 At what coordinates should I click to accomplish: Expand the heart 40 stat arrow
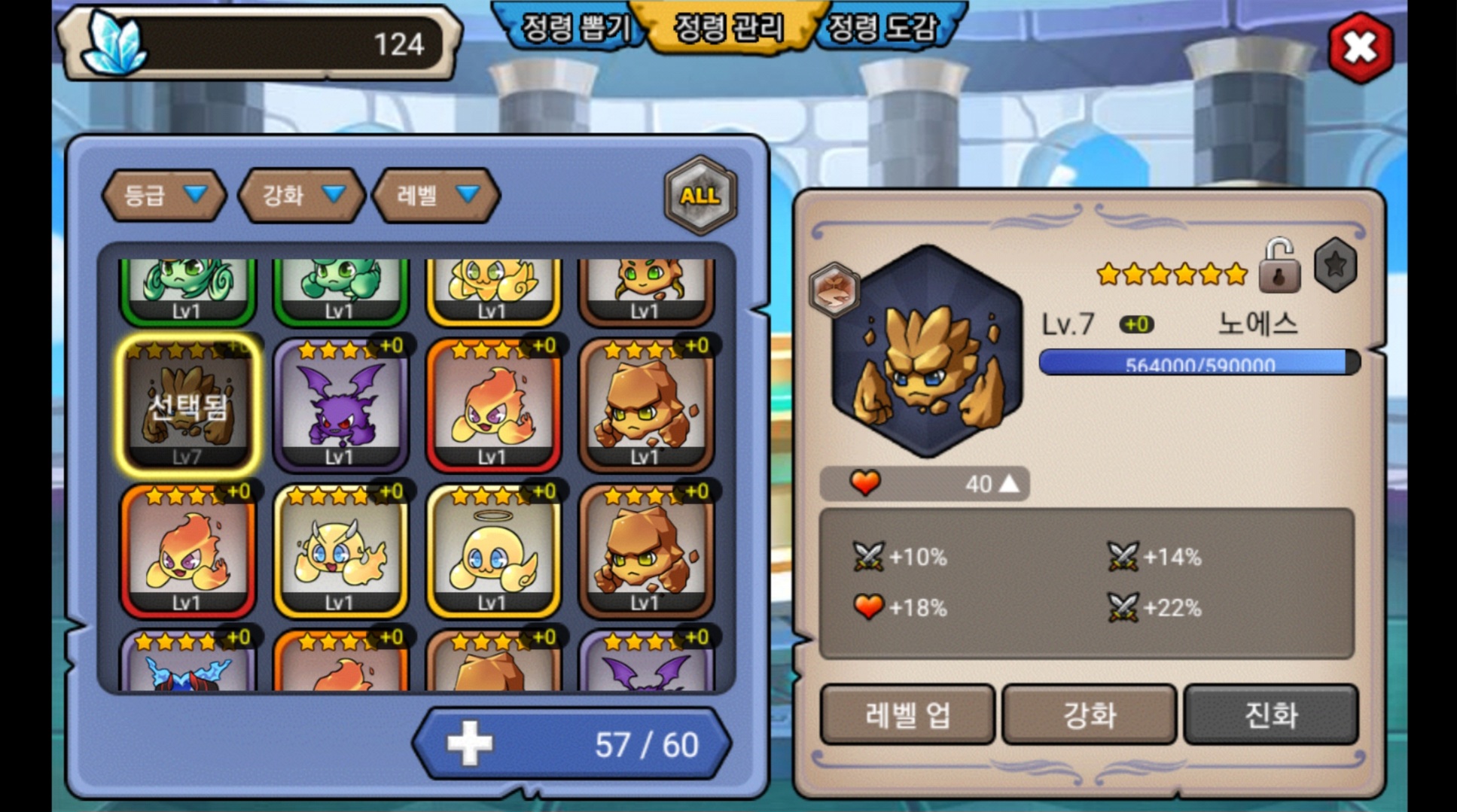(1009, 484)
